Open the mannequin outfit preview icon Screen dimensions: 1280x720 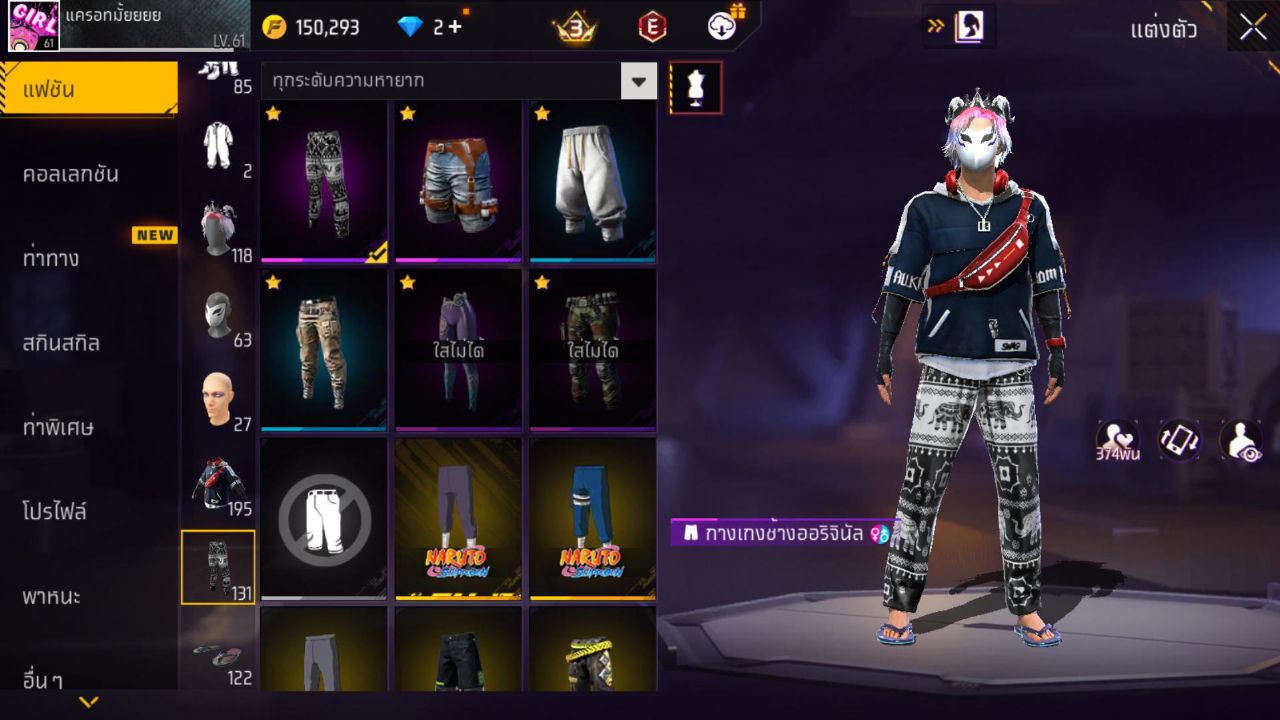click(x=694, y=86)
